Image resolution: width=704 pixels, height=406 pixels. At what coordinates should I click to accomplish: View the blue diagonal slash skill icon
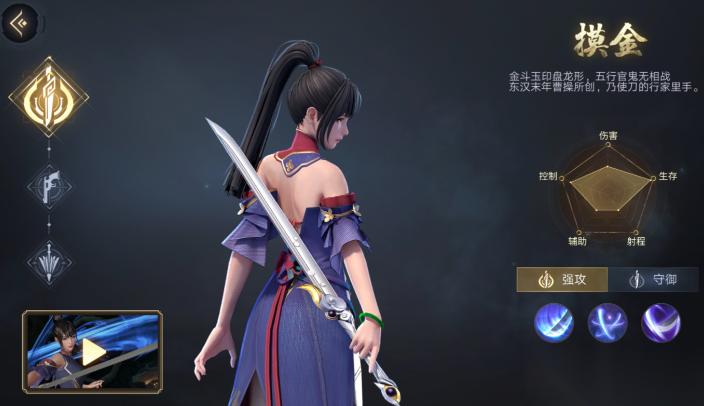point(554,323)
